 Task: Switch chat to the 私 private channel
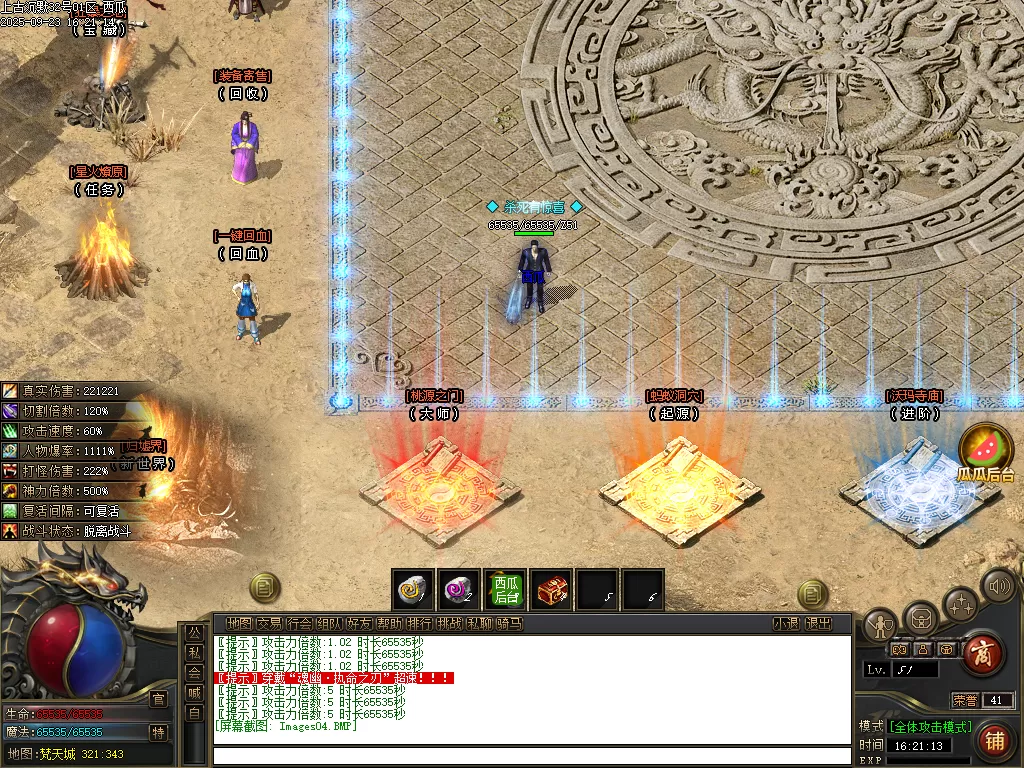[194, 653]
